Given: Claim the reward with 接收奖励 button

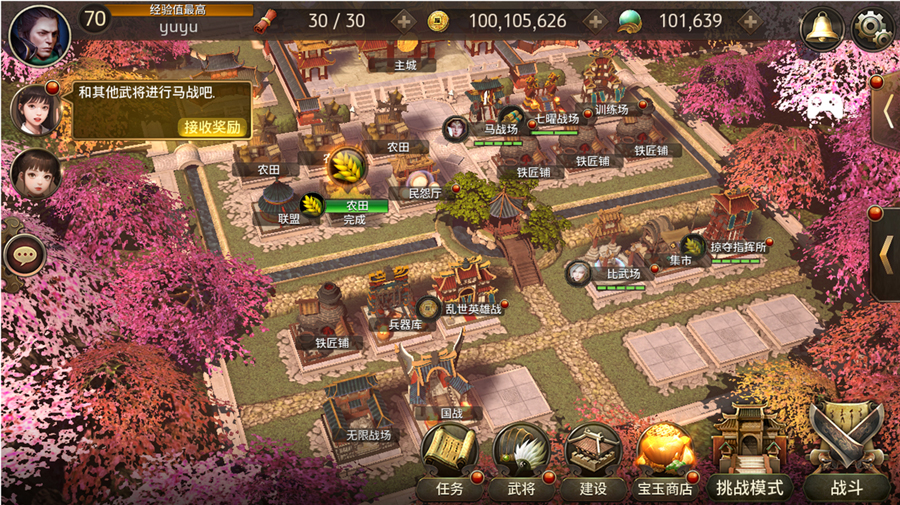Looking at the screenshot, I should (x=213, y=127).
